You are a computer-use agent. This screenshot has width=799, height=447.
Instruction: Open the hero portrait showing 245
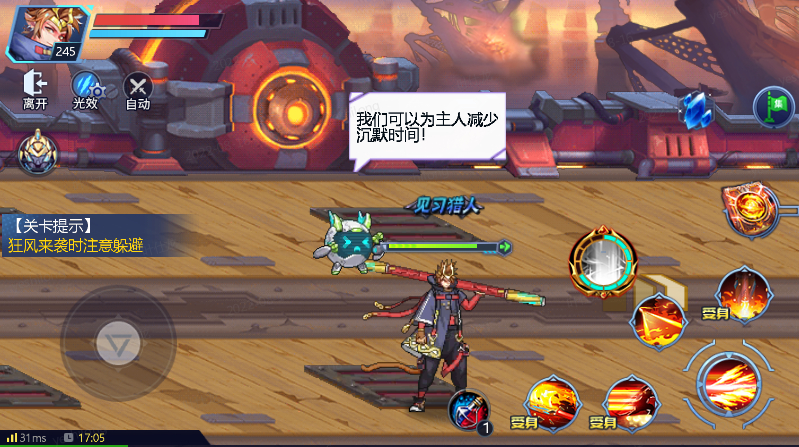point(48,33)
